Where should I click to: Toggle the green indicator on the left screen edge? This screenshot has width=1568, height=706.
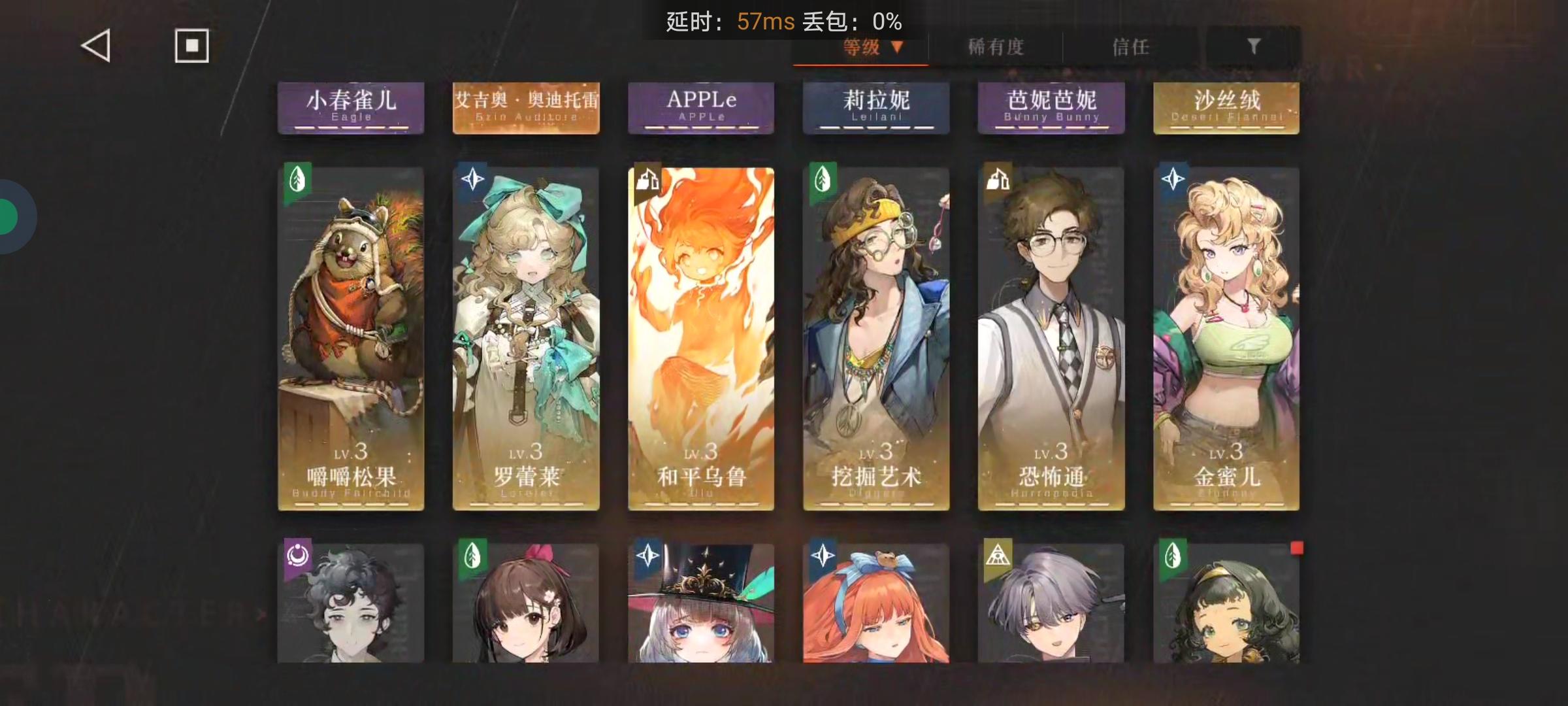9,217
